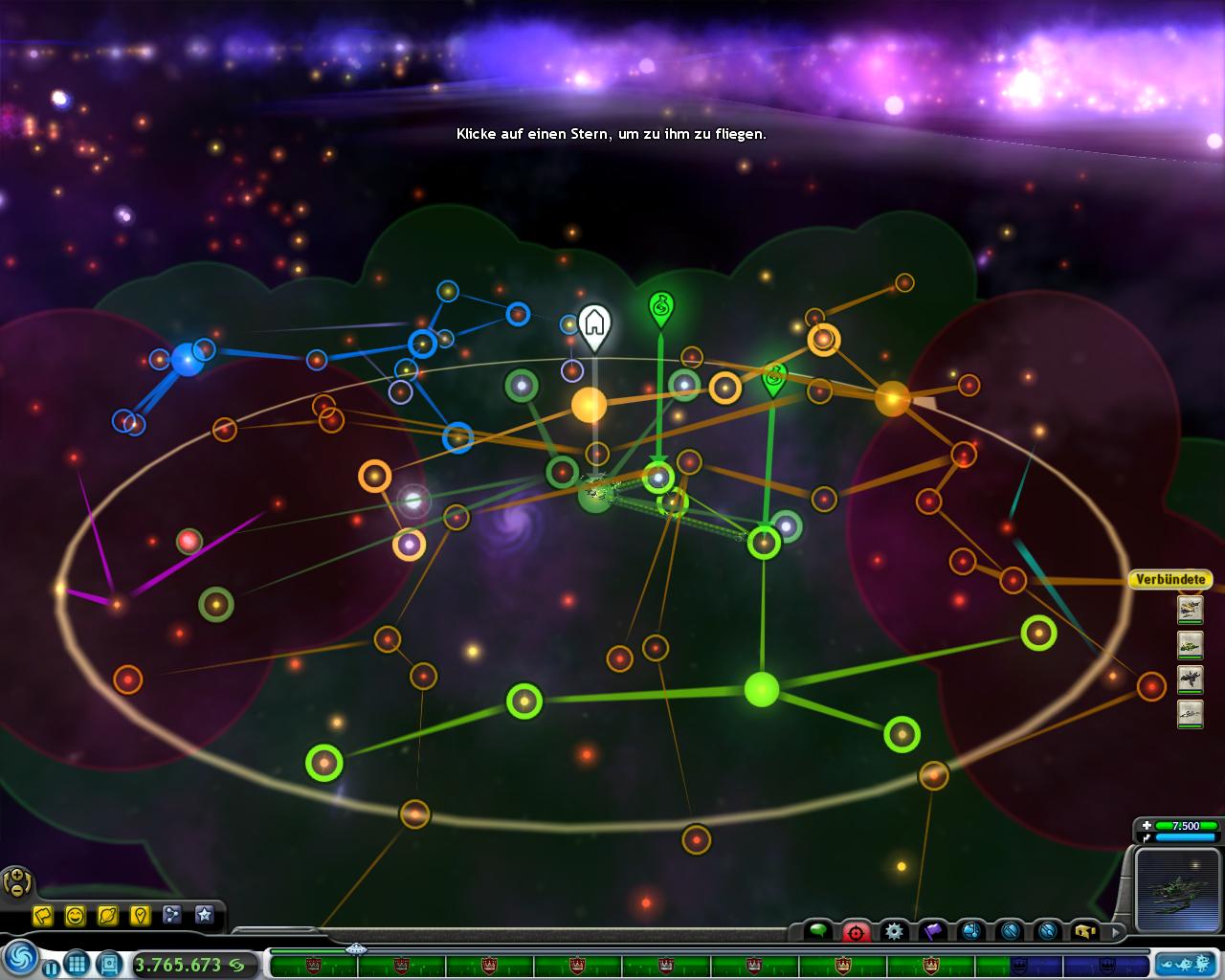Open the gear tools tab
The height and width of the screenshot is (980, 1225).
pyautogui.click(x=895, y=930)
